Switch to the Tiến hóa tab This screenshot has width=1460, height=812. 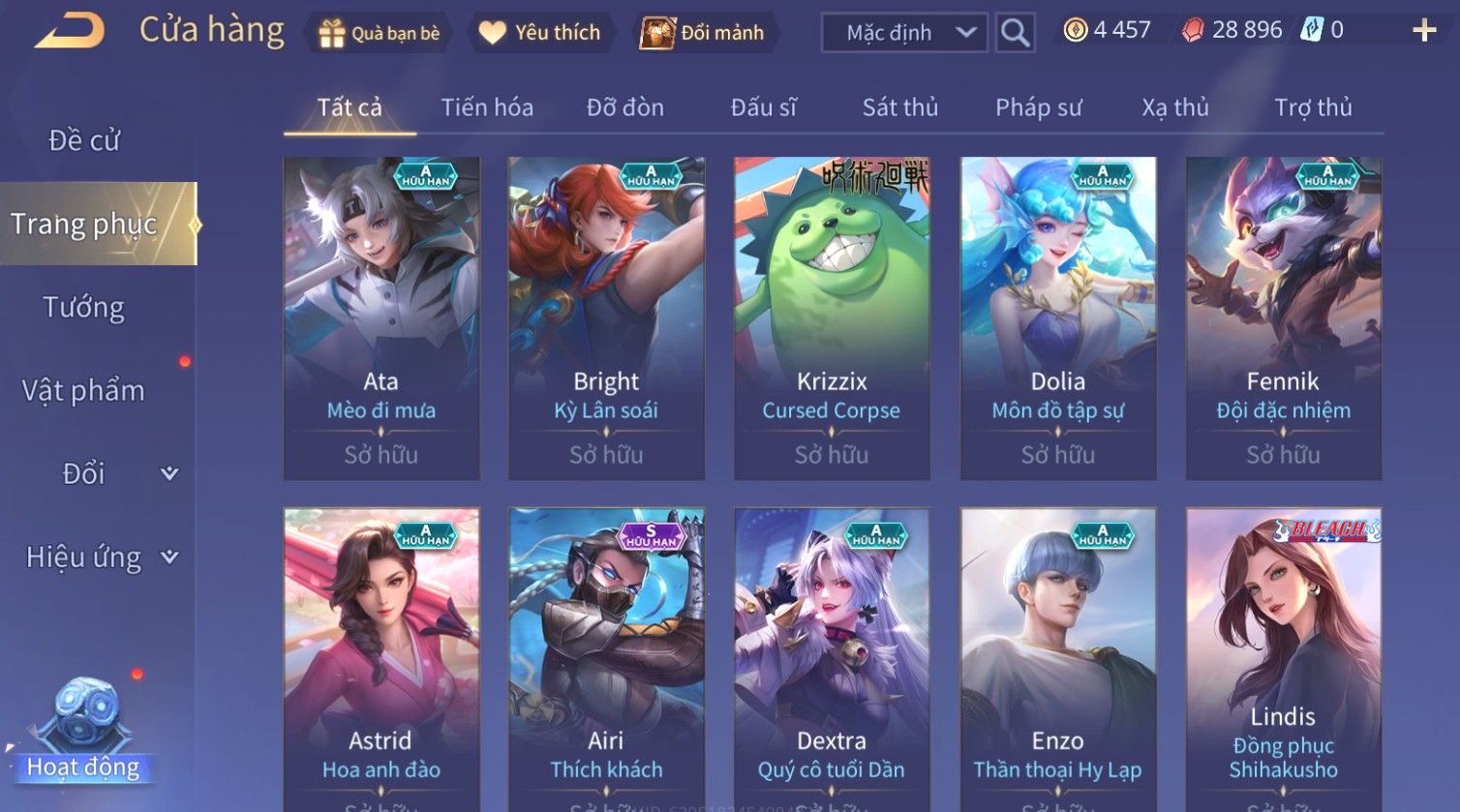point(487,107)
